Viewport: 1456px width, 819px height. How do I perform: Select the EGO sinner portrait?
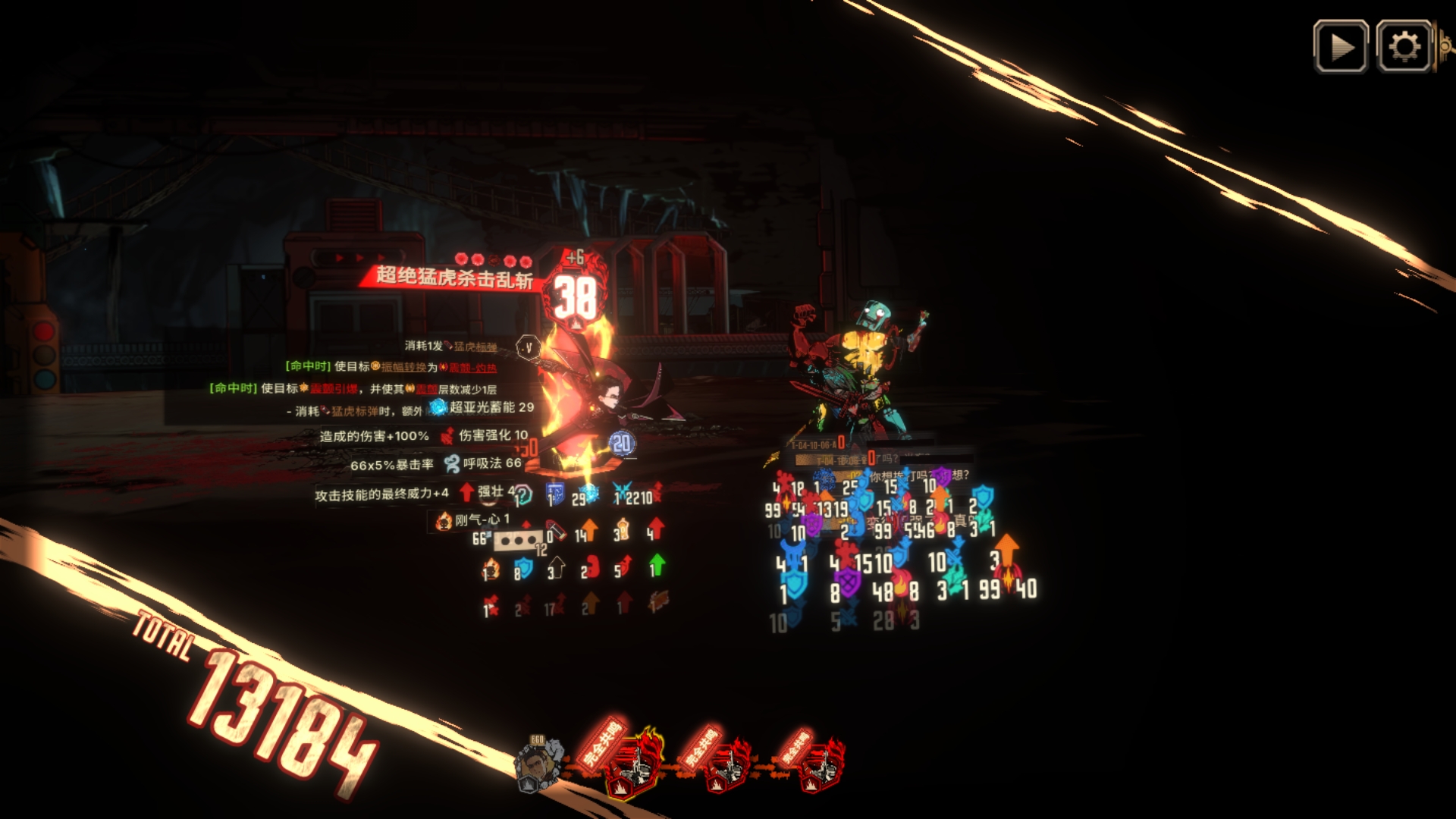pyautogui.click(x=538, y=764)
